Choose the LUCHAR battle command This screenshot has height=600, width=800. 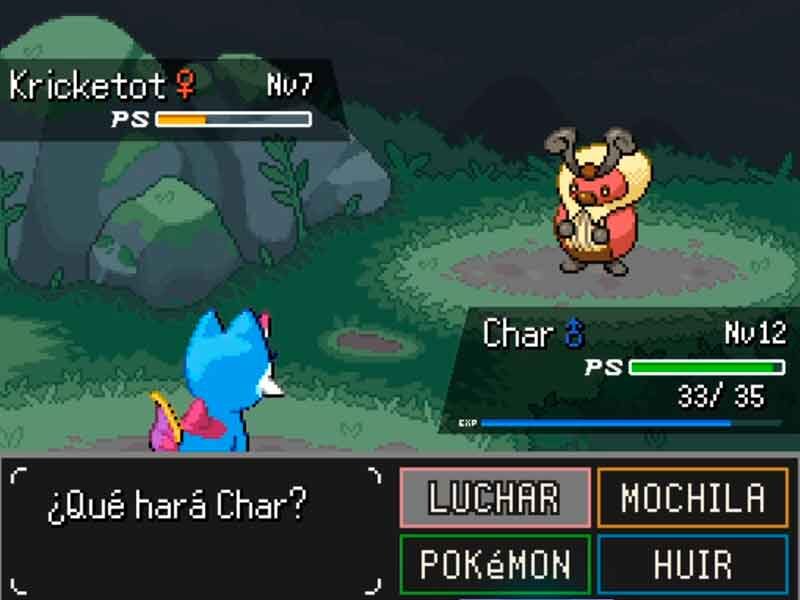495,497
